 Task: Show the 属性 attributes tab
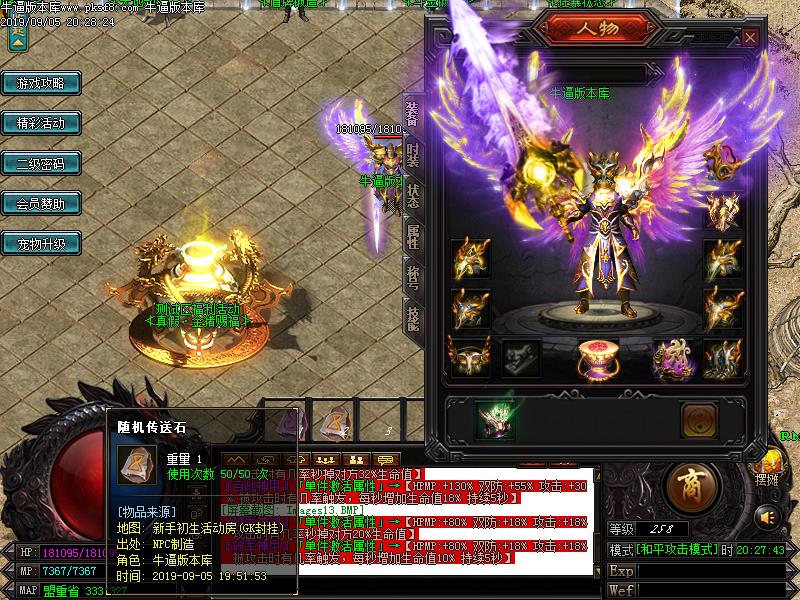412,236
